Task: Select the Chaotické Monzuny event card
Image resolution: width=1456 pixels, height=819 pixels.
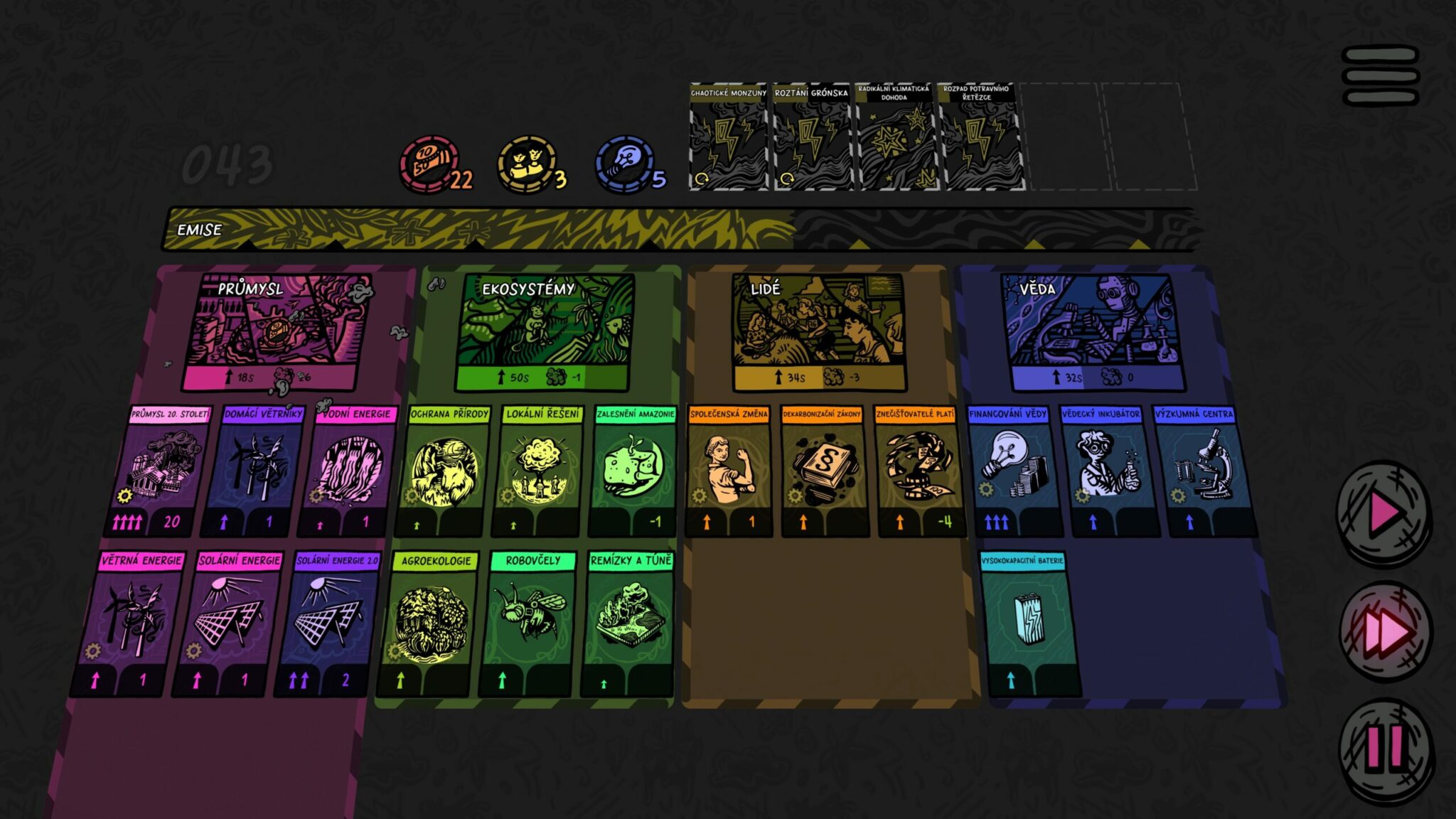Action: [x=729, y=136]
